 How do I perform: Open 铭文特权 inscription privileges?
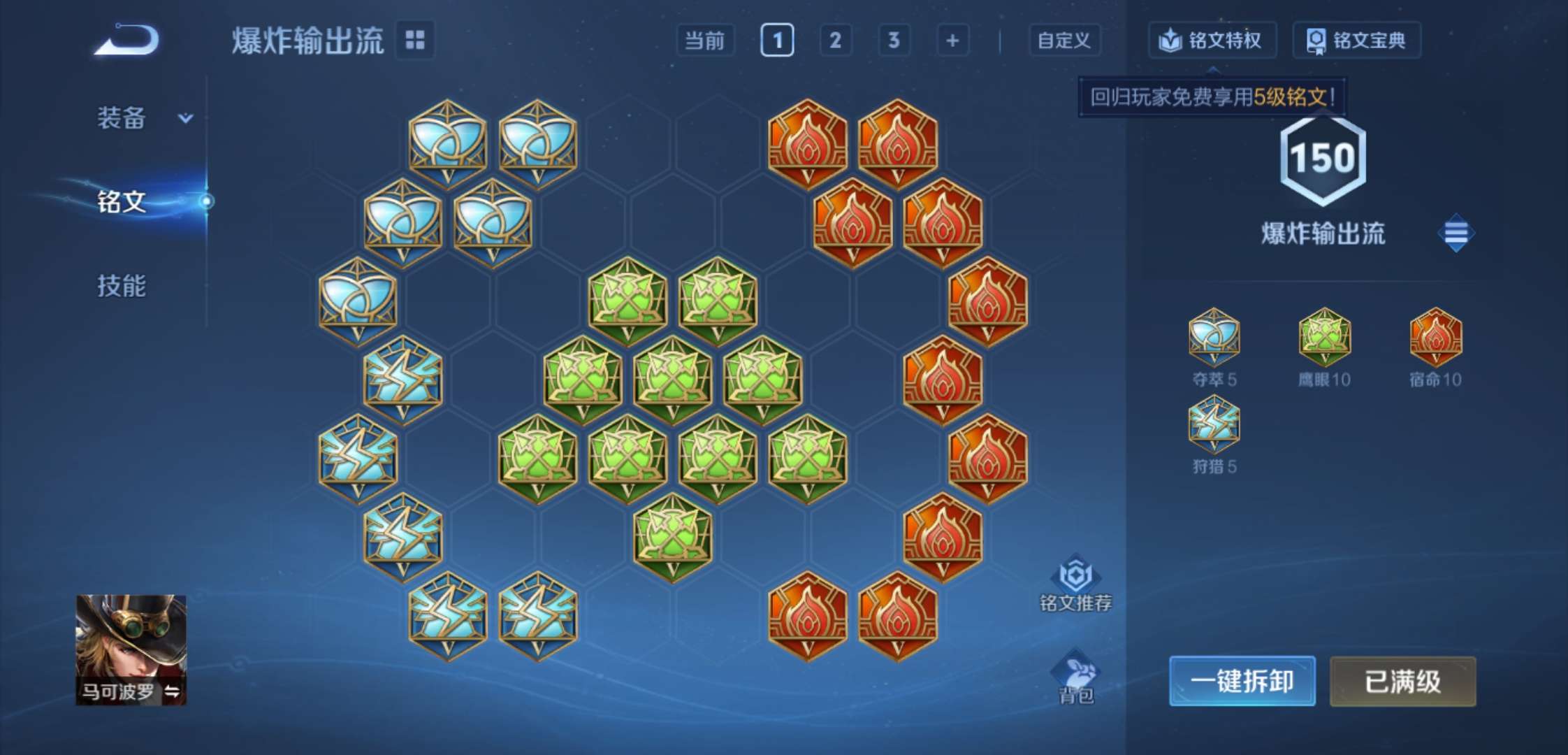1212,41
